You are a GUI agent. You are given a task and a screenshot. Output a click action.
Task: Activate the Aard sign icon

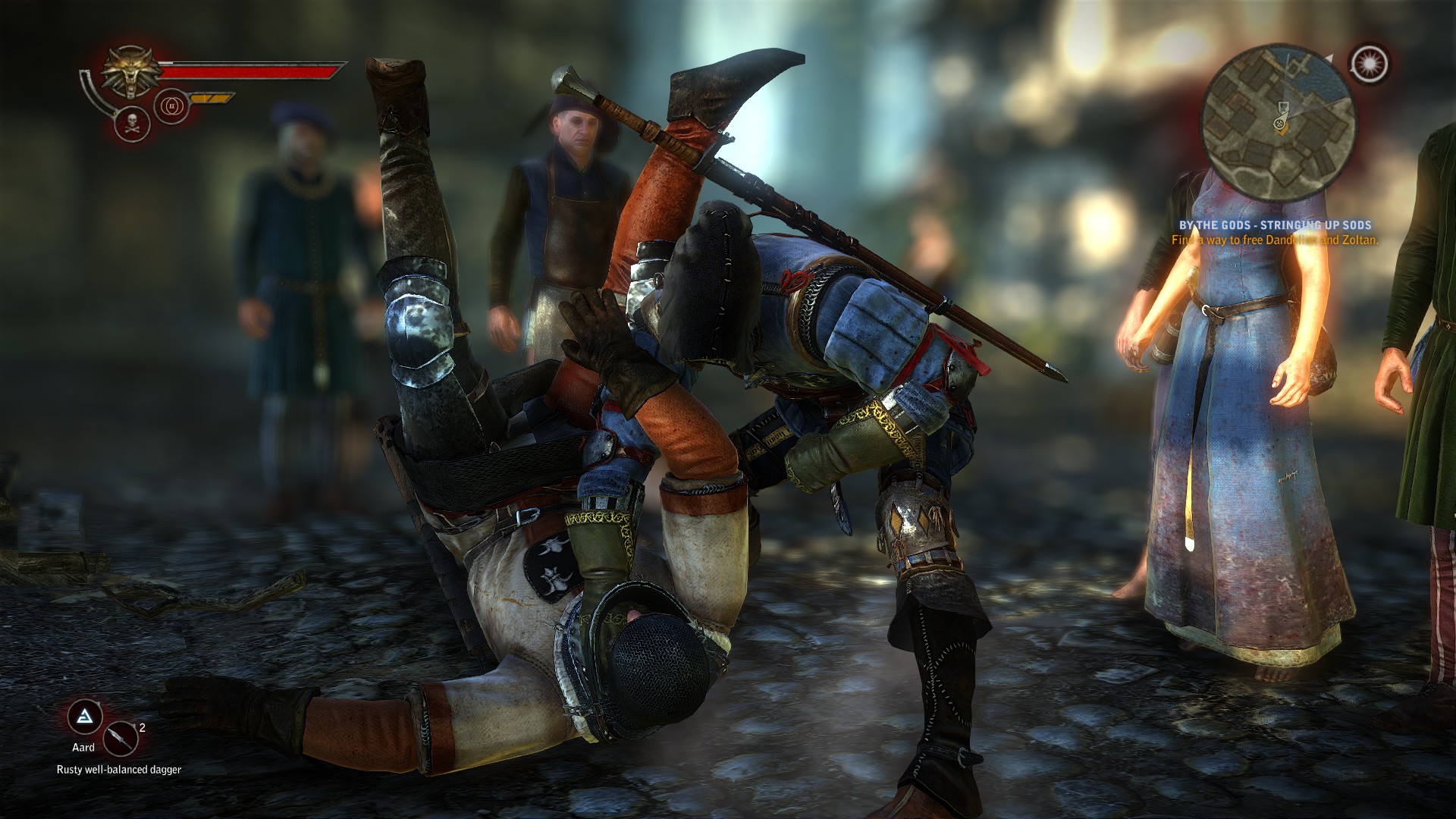84,719
